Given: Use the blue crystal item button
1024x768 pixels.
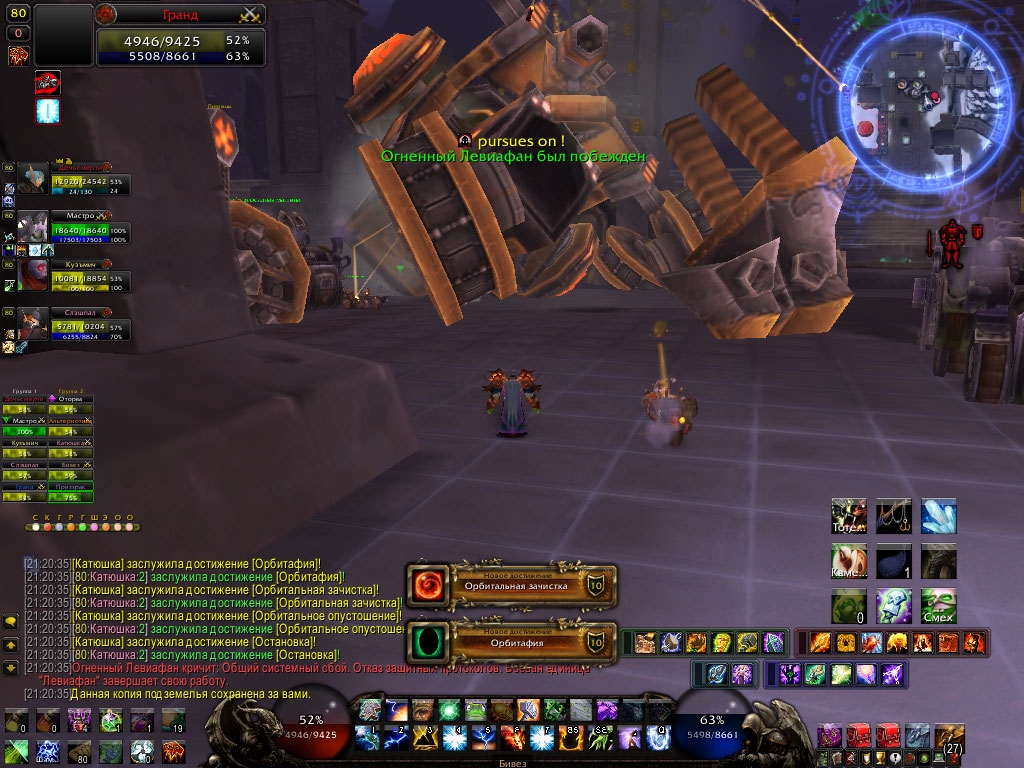Looking at the screenshot, I should tap(939, 516).
